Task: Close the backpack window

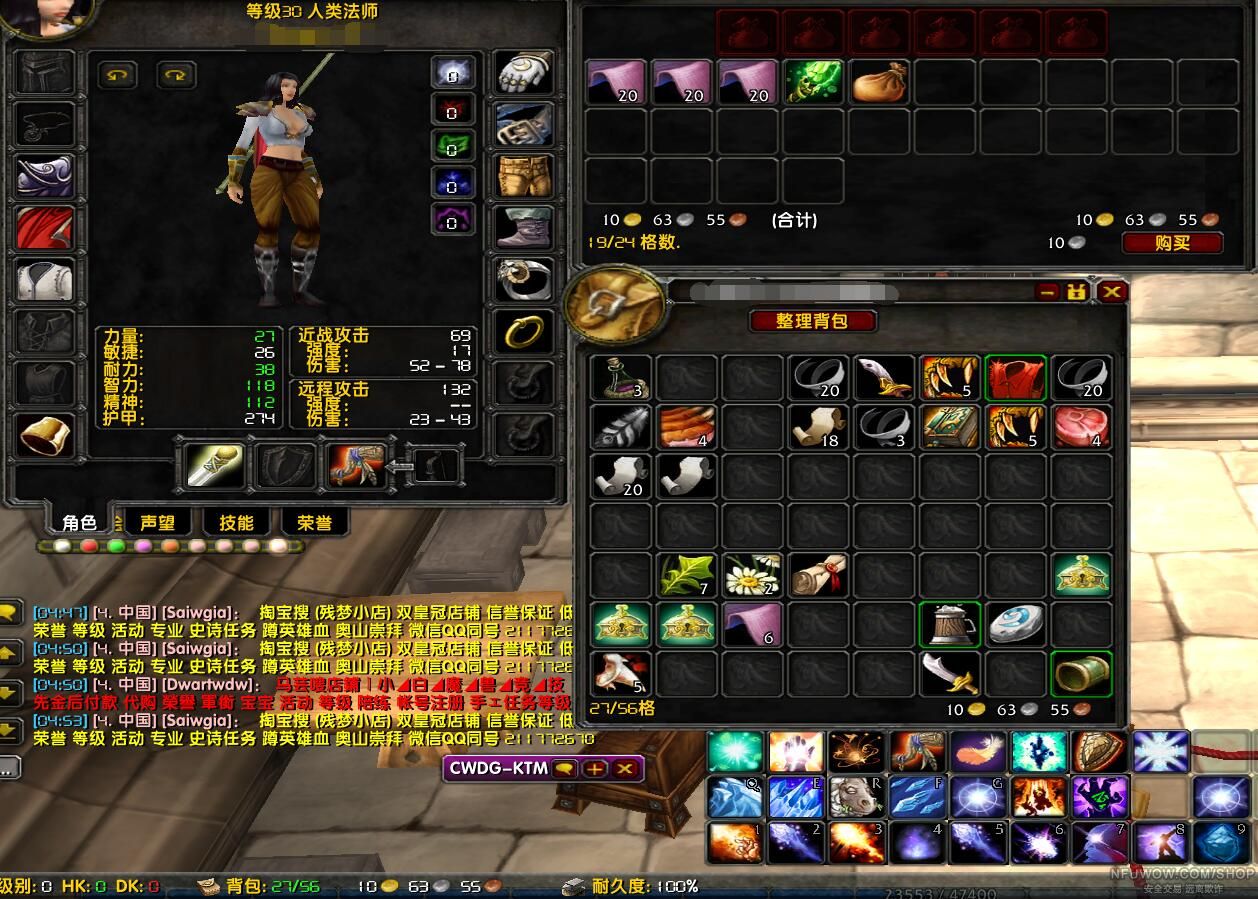Action: point(1111,292)
